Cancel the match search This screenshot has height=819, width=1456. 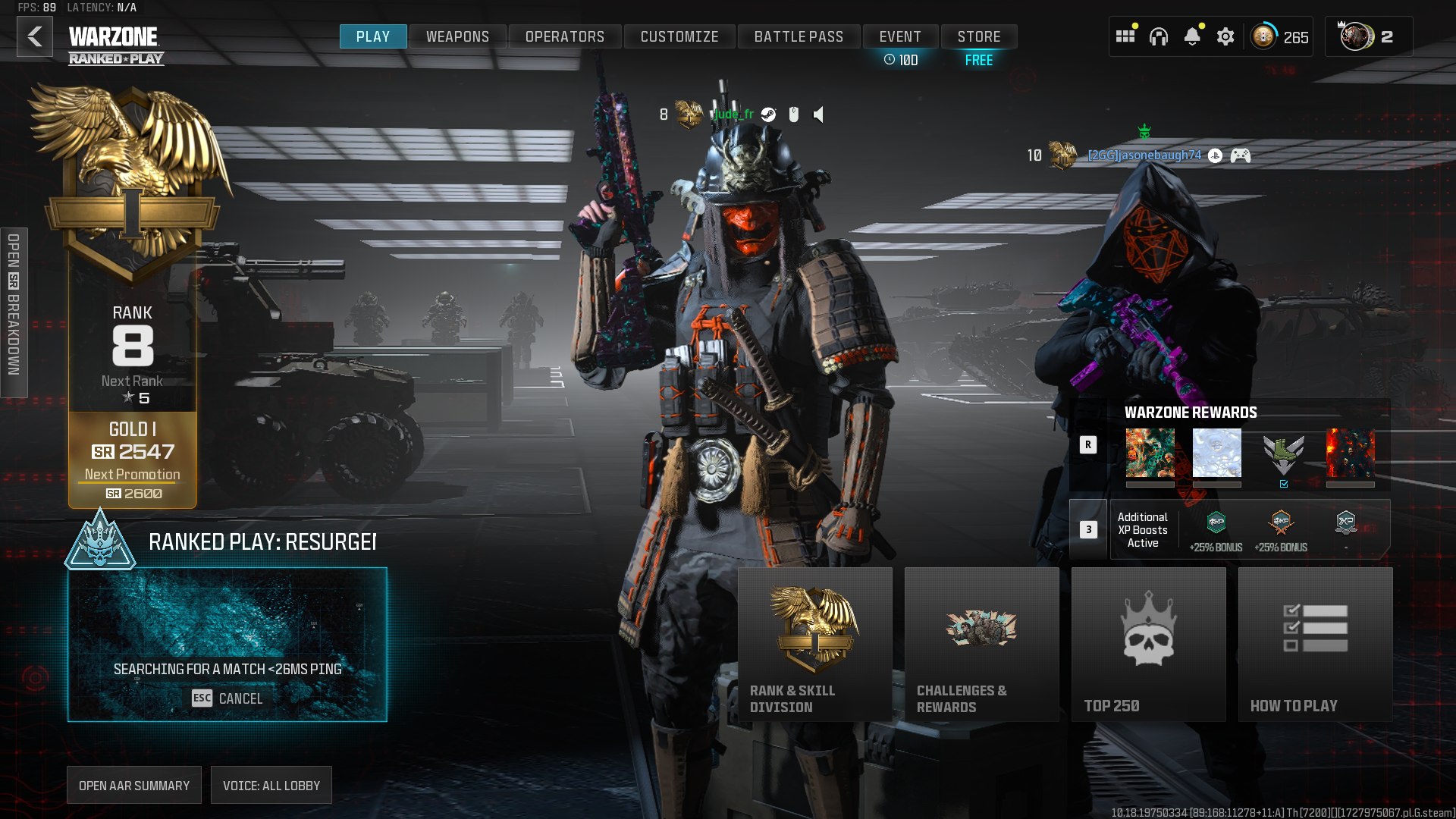(227, 698)
